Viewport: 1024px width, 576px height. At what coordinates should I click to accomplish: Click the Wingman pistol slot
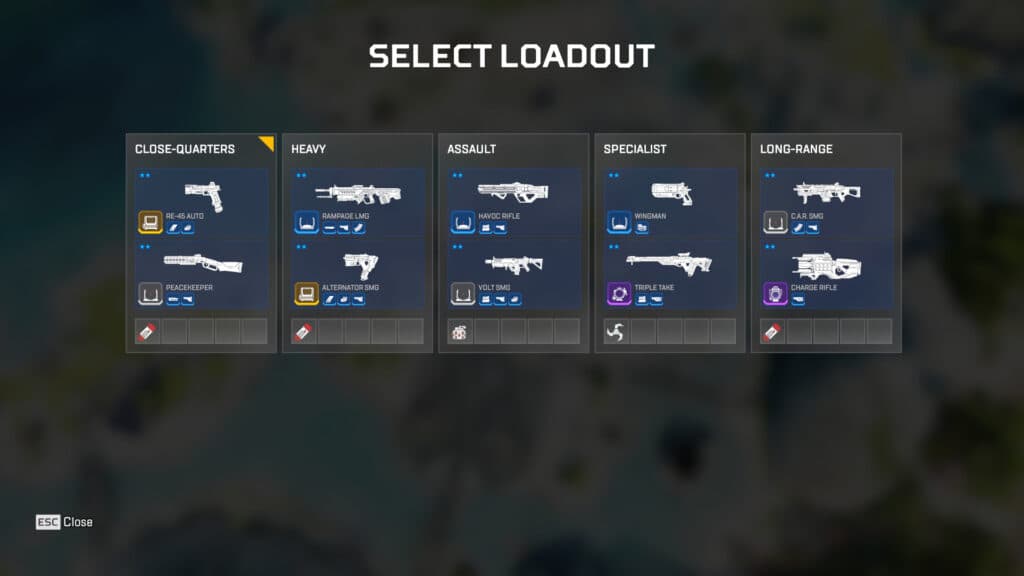coord(670,203)
